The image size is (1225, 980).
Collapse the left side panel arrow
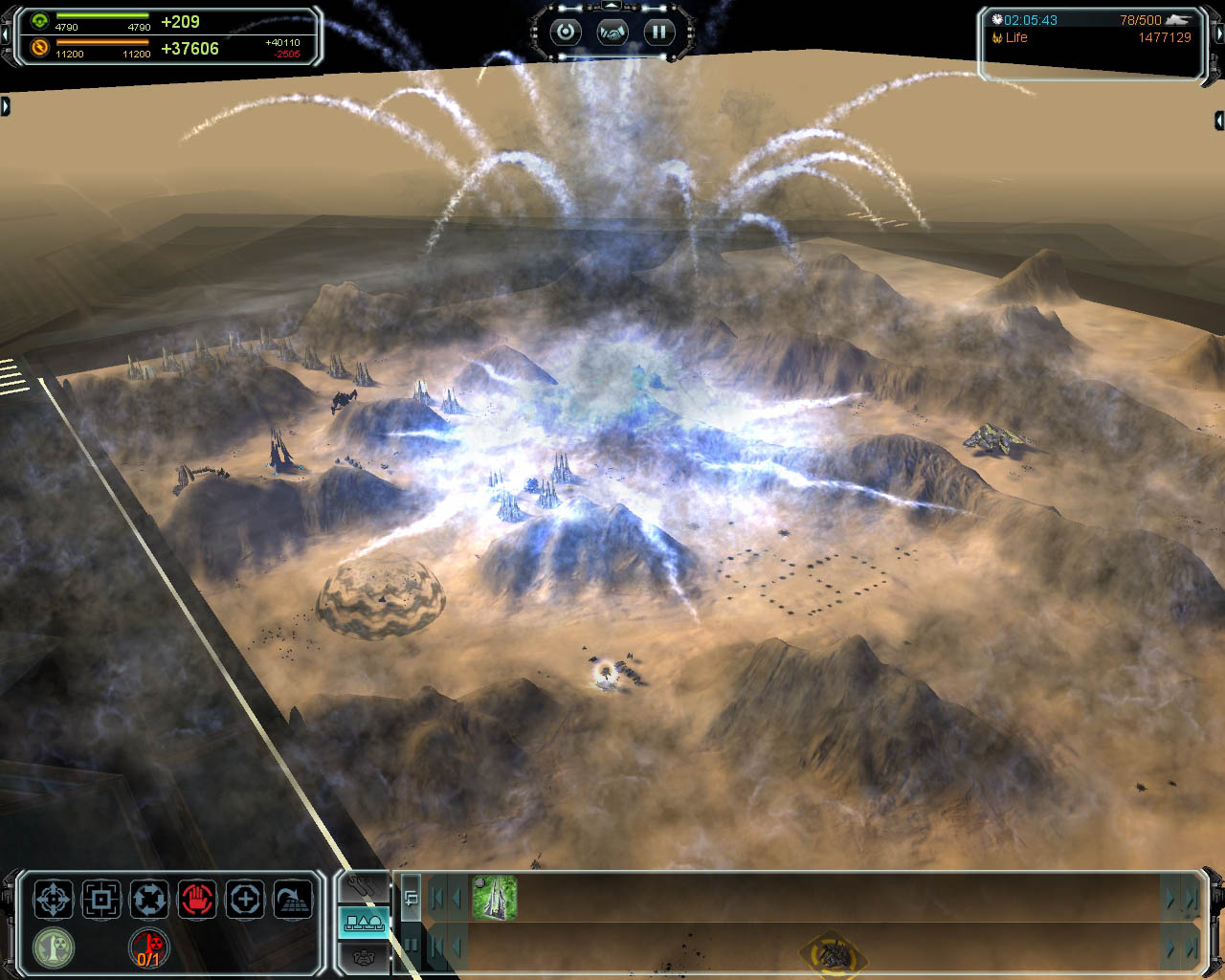pos(5,105)
